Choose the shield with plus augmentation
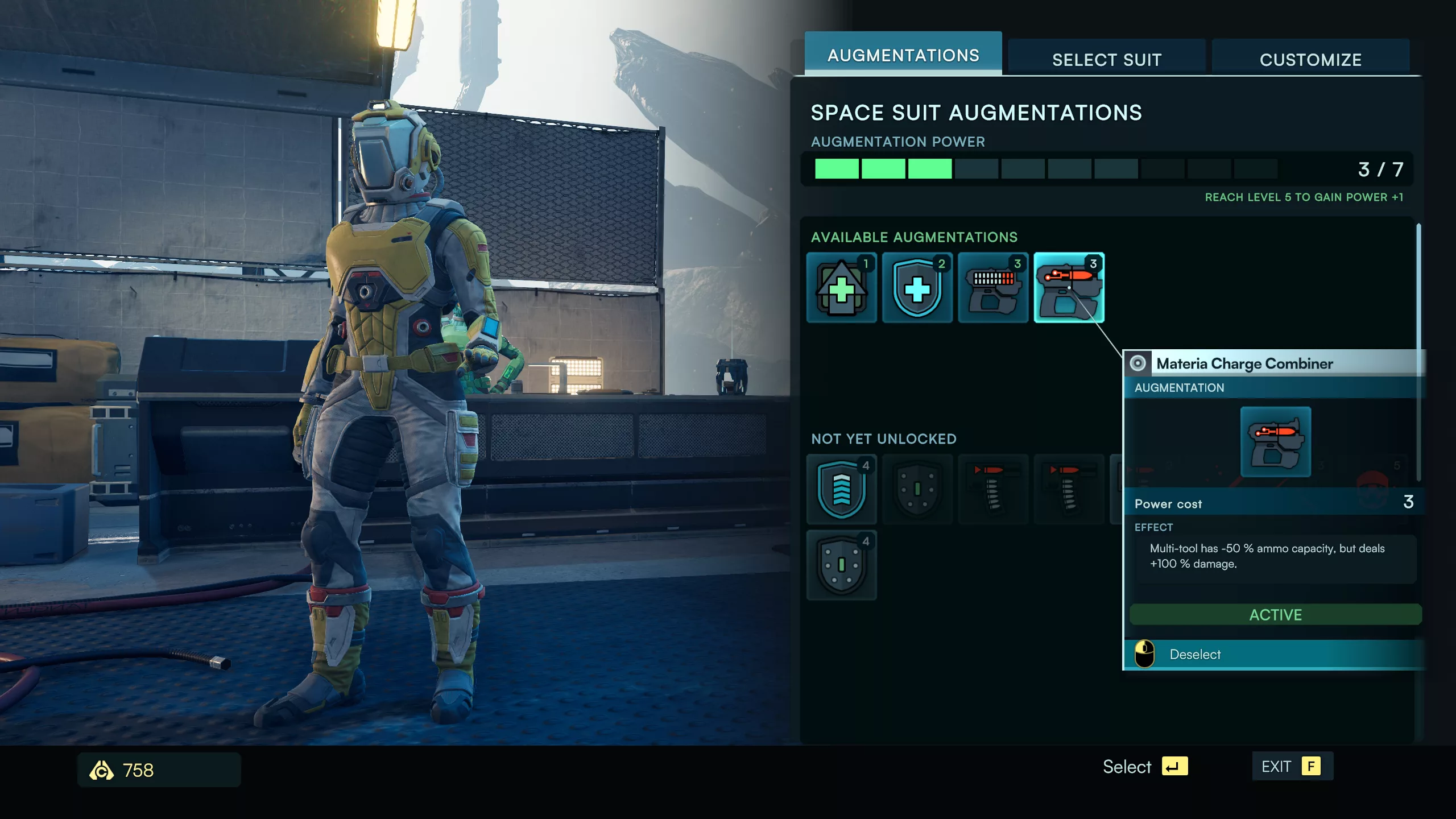This screenshot has height=819, width=1456. [917, 288]
